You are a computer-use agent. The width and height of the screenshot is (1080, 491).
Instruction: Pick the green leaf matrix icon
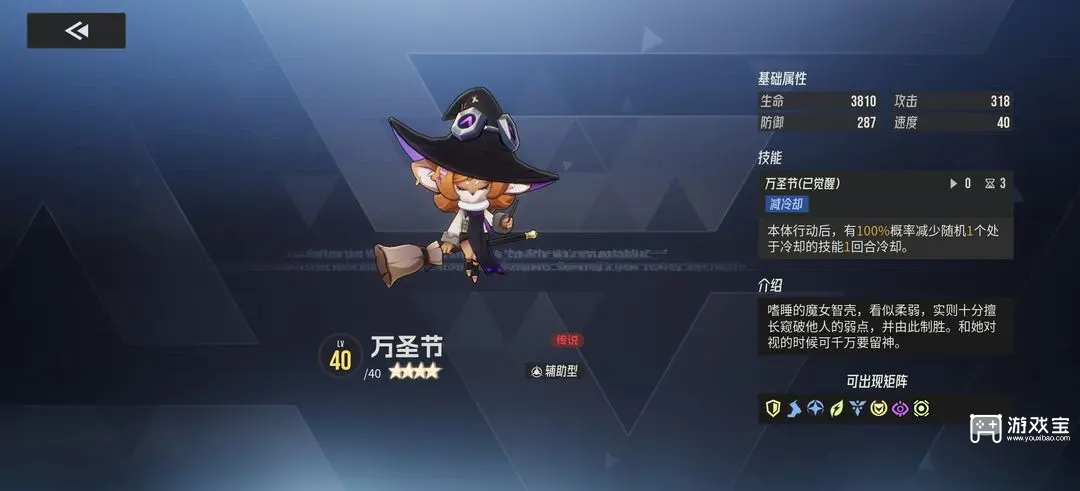click(836, 408)
